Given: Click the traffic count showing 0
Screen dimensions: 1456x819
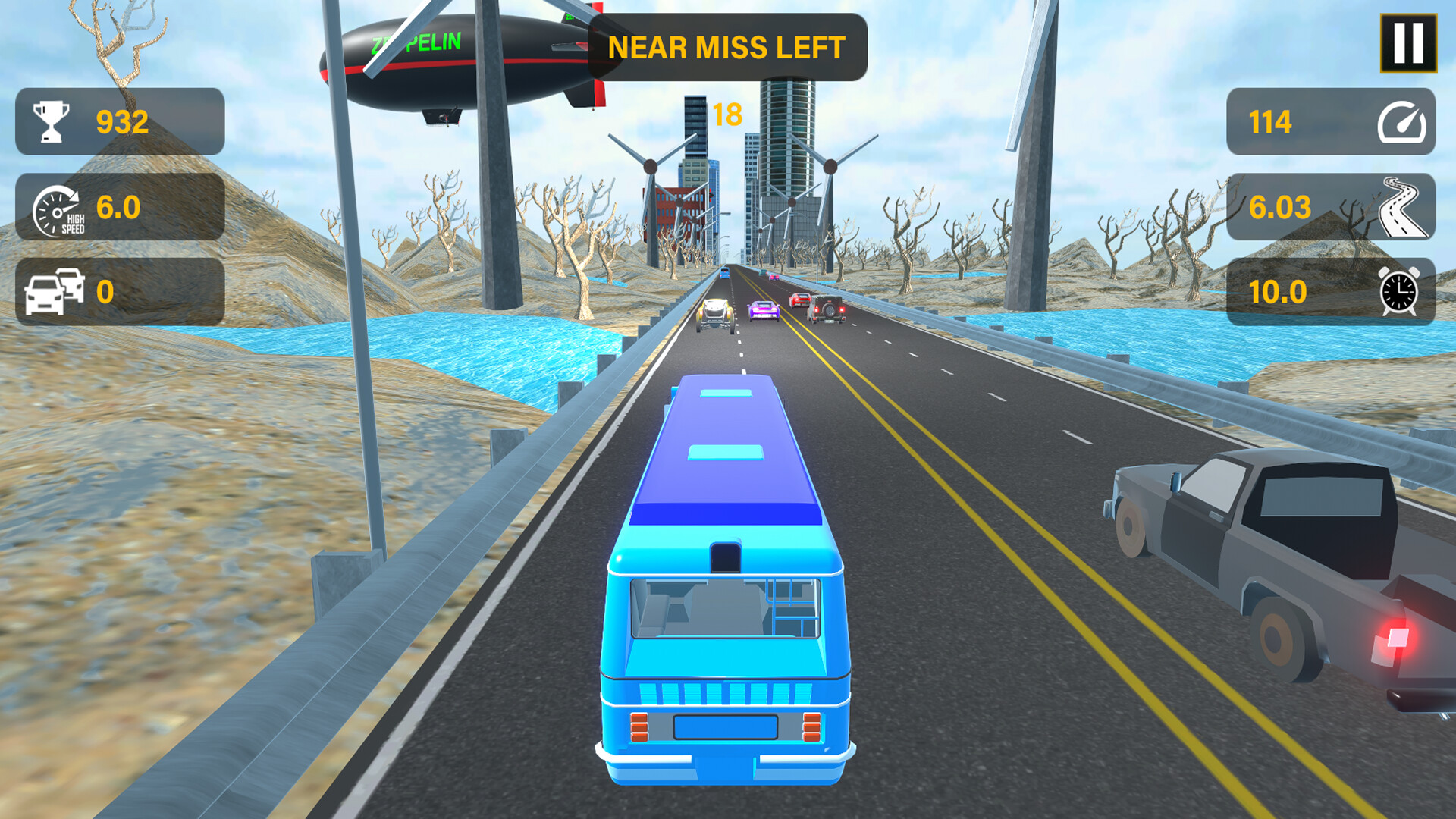Looking at the screenshot, I should 106,292.
